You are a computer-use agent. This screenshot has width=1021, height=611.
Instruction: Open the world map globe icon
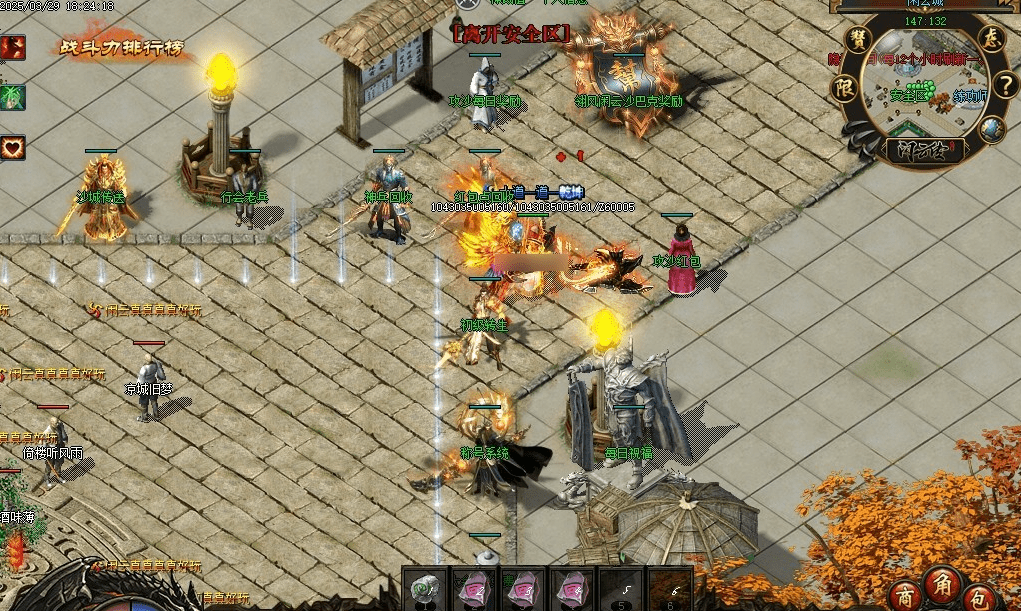point(991,129)
